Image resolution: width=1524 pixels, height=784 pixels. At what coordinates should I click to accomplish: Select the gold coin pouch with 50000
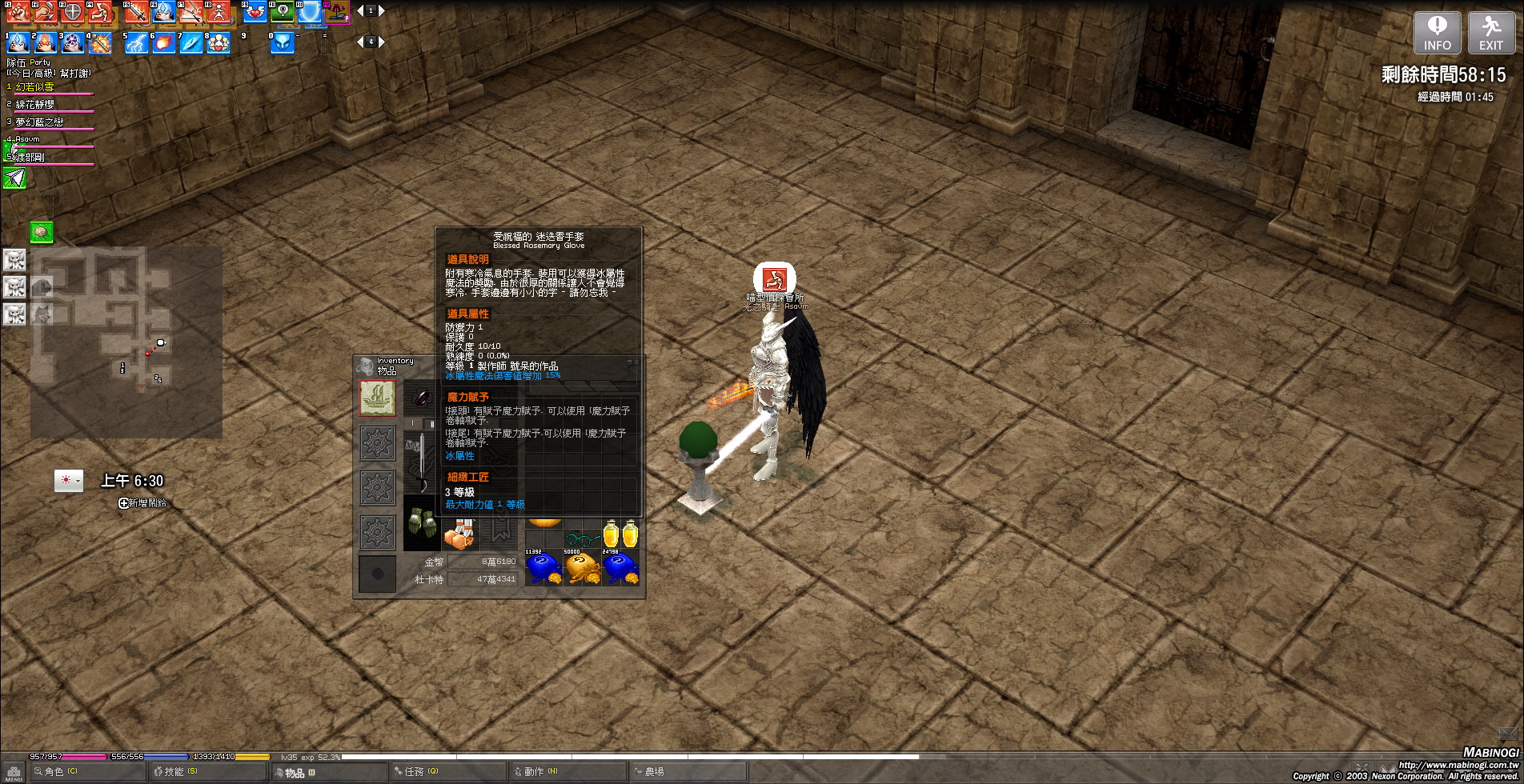(582, 568)
